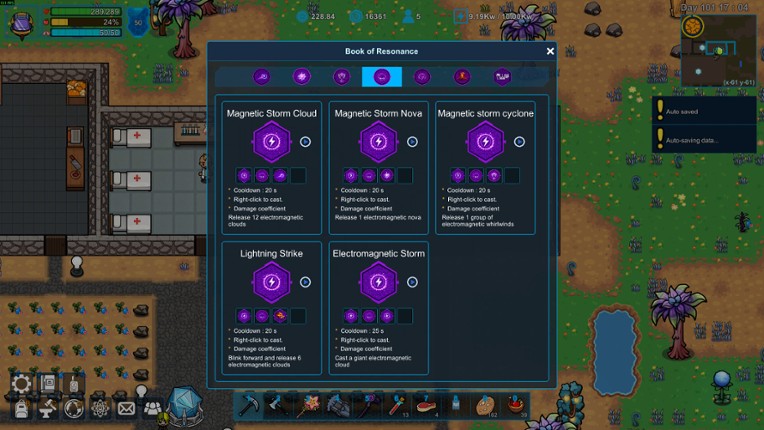Select the blue potion bottle hotbar slot

(457, 404)
